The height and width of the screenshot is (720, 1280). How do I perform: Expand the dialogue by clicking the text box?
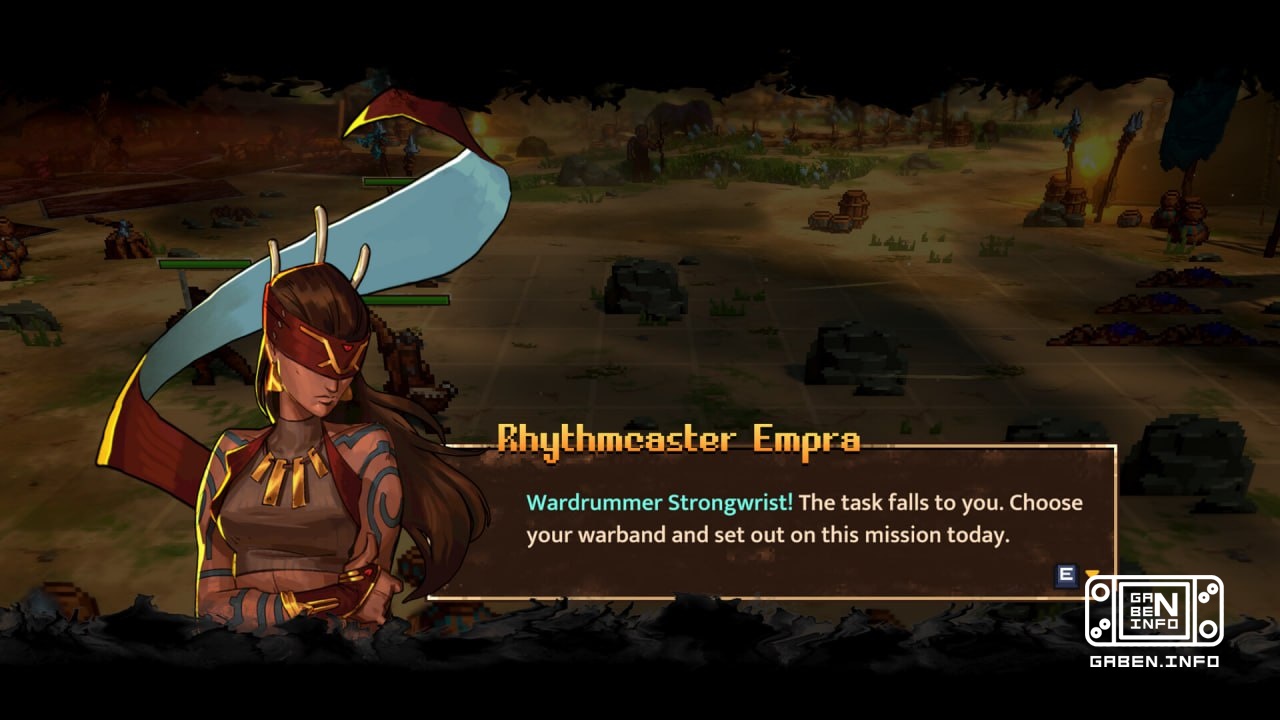pyautogui.click(x=770, y=520)
